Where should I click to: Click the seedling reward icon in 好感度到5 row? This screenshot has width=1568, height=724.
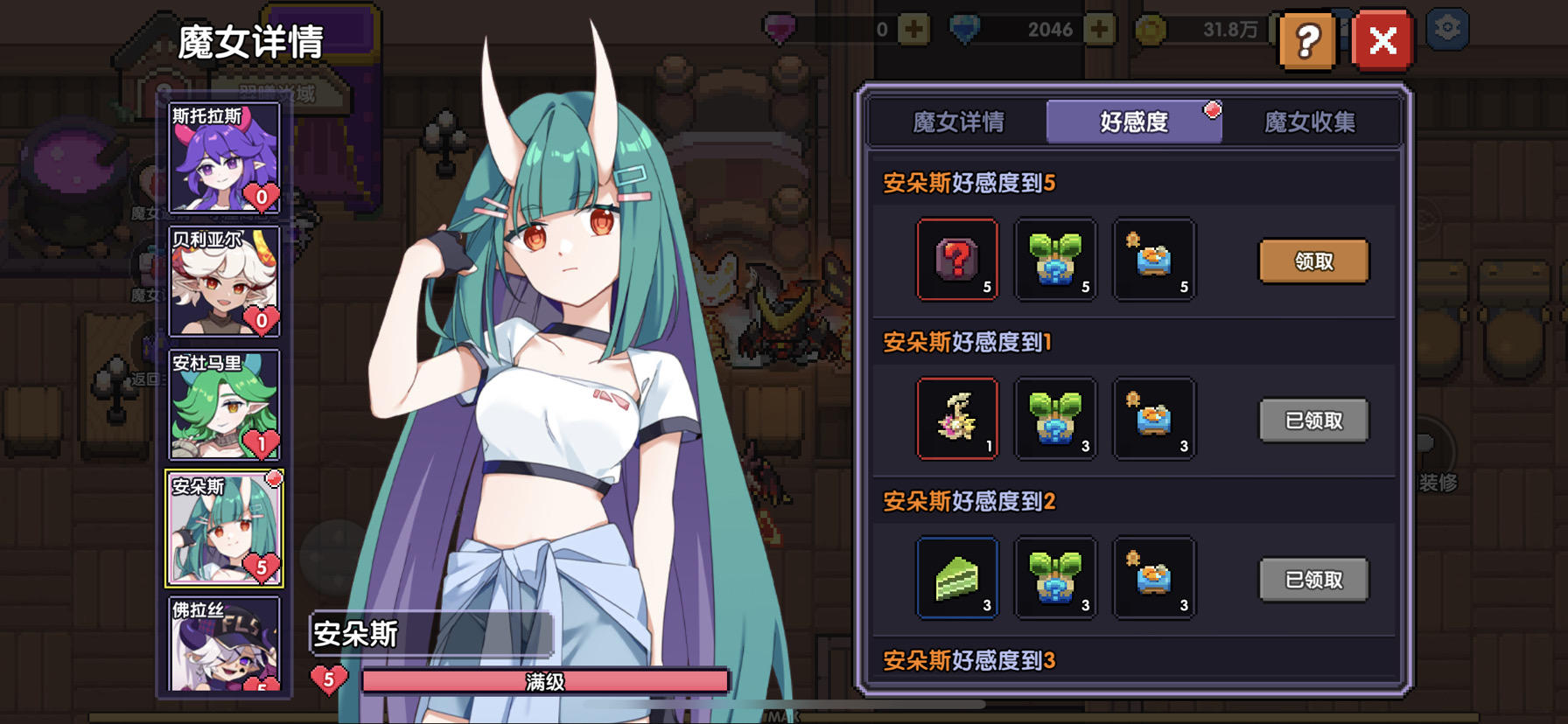(x=1055, y=260)
